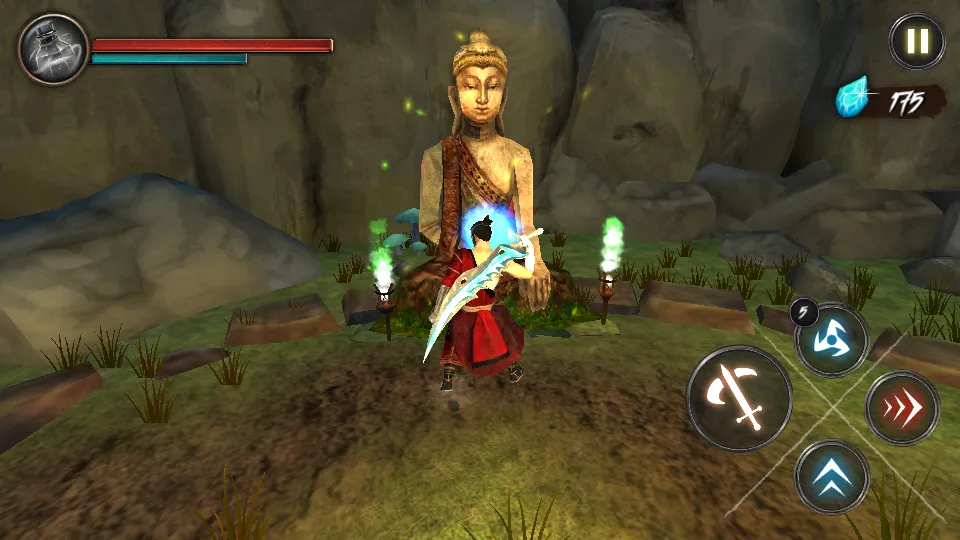The height and width of the screenshot is (540, 960).
Task: Throw a shuriken using the skill button
Action: [831, 340]
